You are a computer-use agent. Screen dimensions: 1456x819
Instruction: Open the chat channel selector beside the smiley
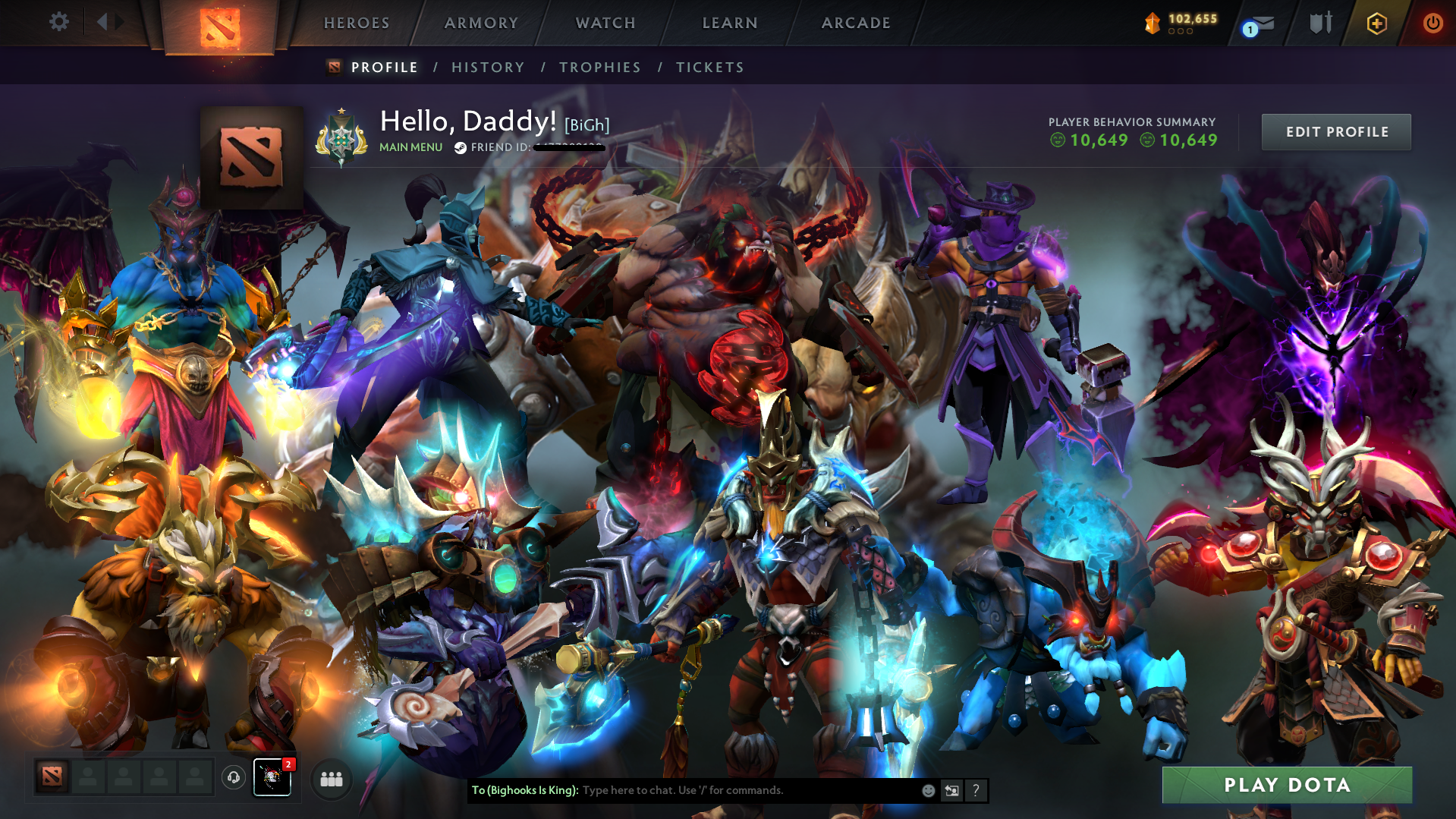click(951, 790)
